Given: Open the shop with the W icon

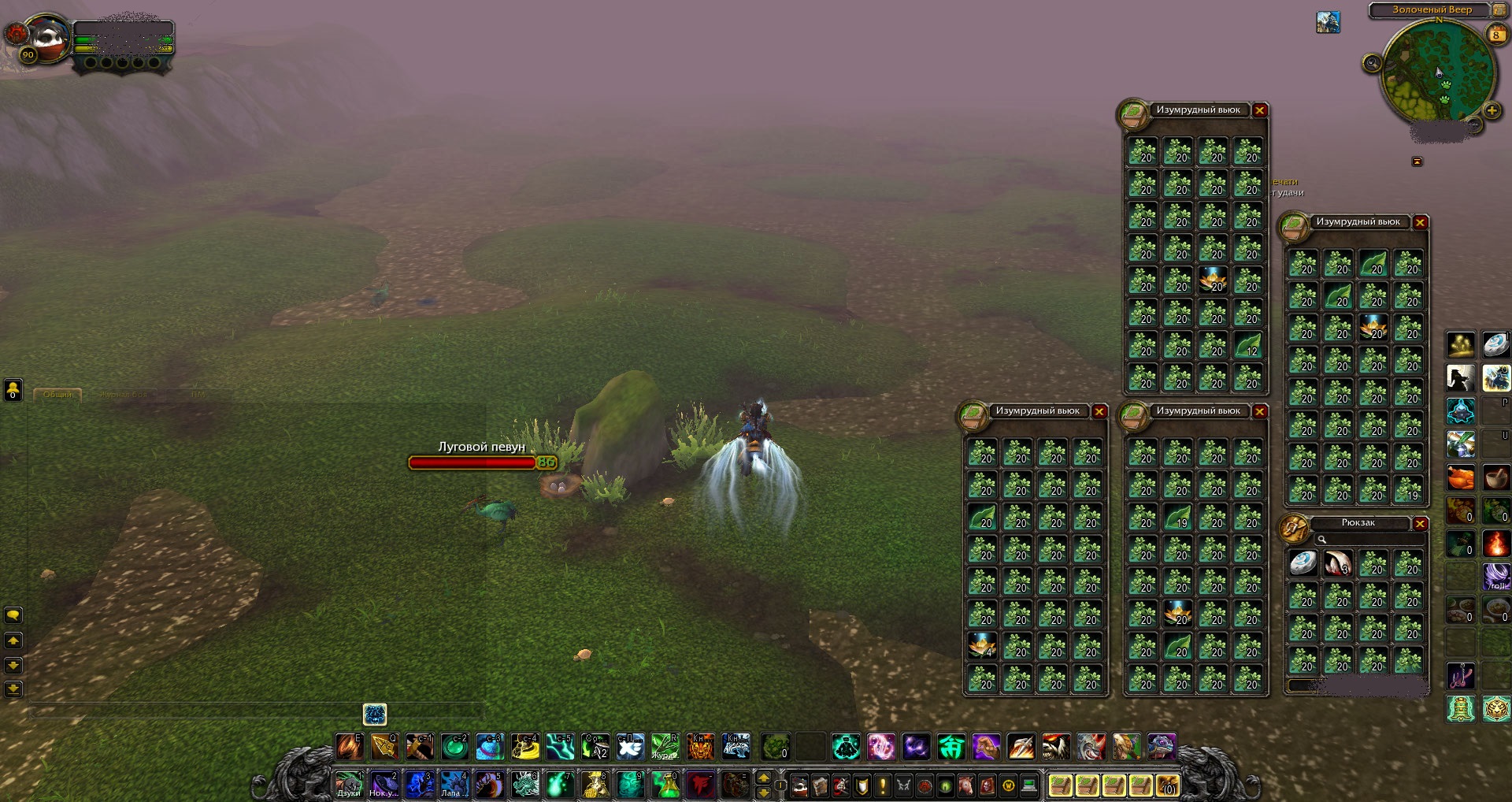Looking at the screenshot, I should (1007, 785).
